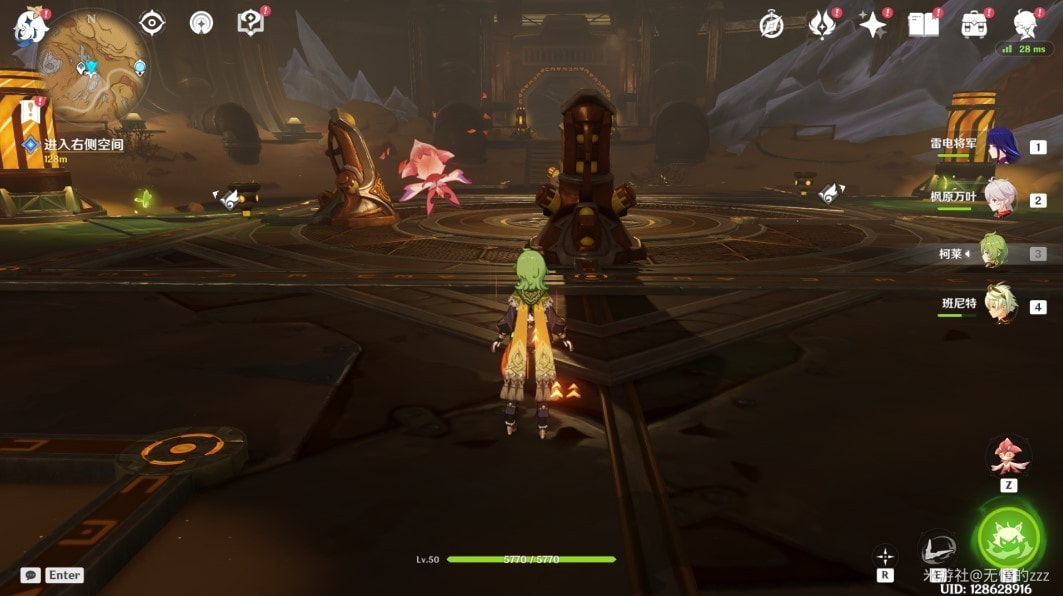This screenshot has width=1063, height=596.
Task: Open the Adventurer Handbook book icon
Action: pyautogui.click(x=923, y=25)
